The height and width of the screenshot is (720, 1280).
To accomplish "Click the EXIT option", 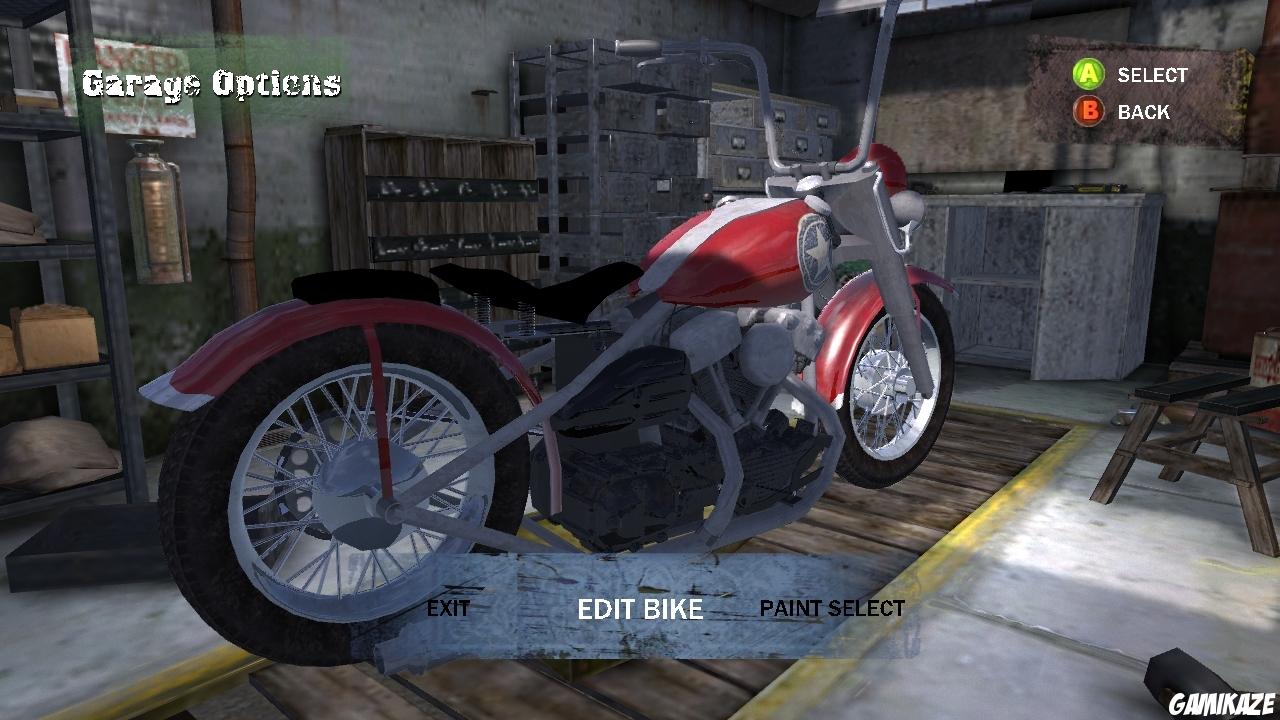I will coord(449,607).
